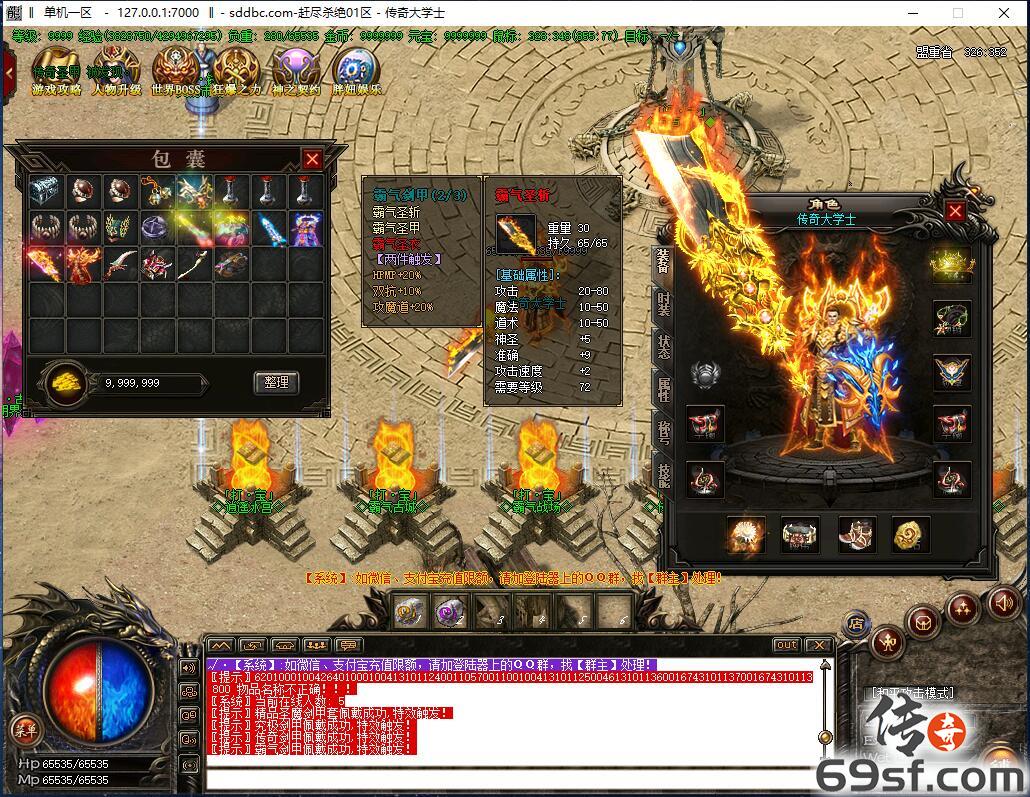Close the 角色 character panel
This screenshot has width=1030, height=797.
[955, 211]
